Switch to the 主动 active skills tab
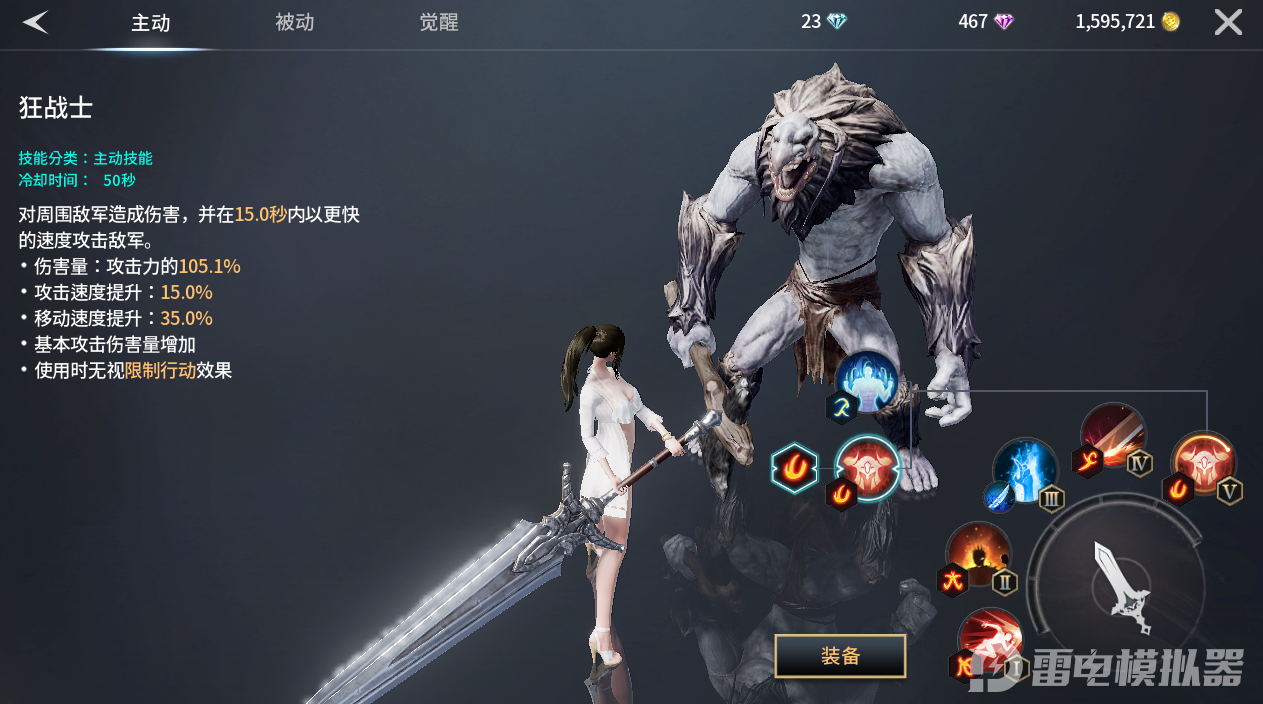The image size is (1263, 704). coord(151,23)
